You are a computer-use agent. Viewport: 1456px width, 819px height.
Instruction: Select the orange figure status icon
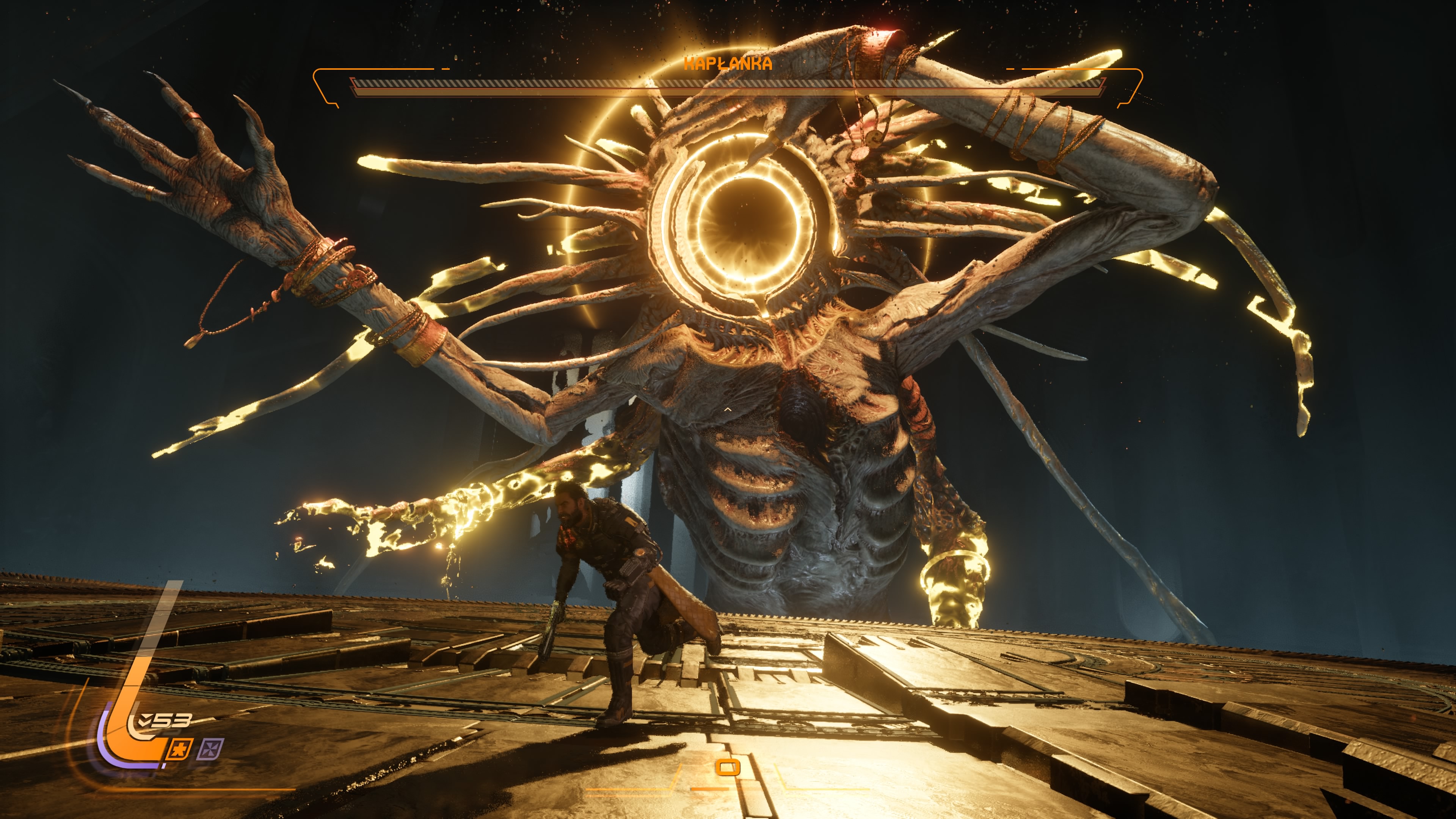pyautogui.click(x=180, y=749)
